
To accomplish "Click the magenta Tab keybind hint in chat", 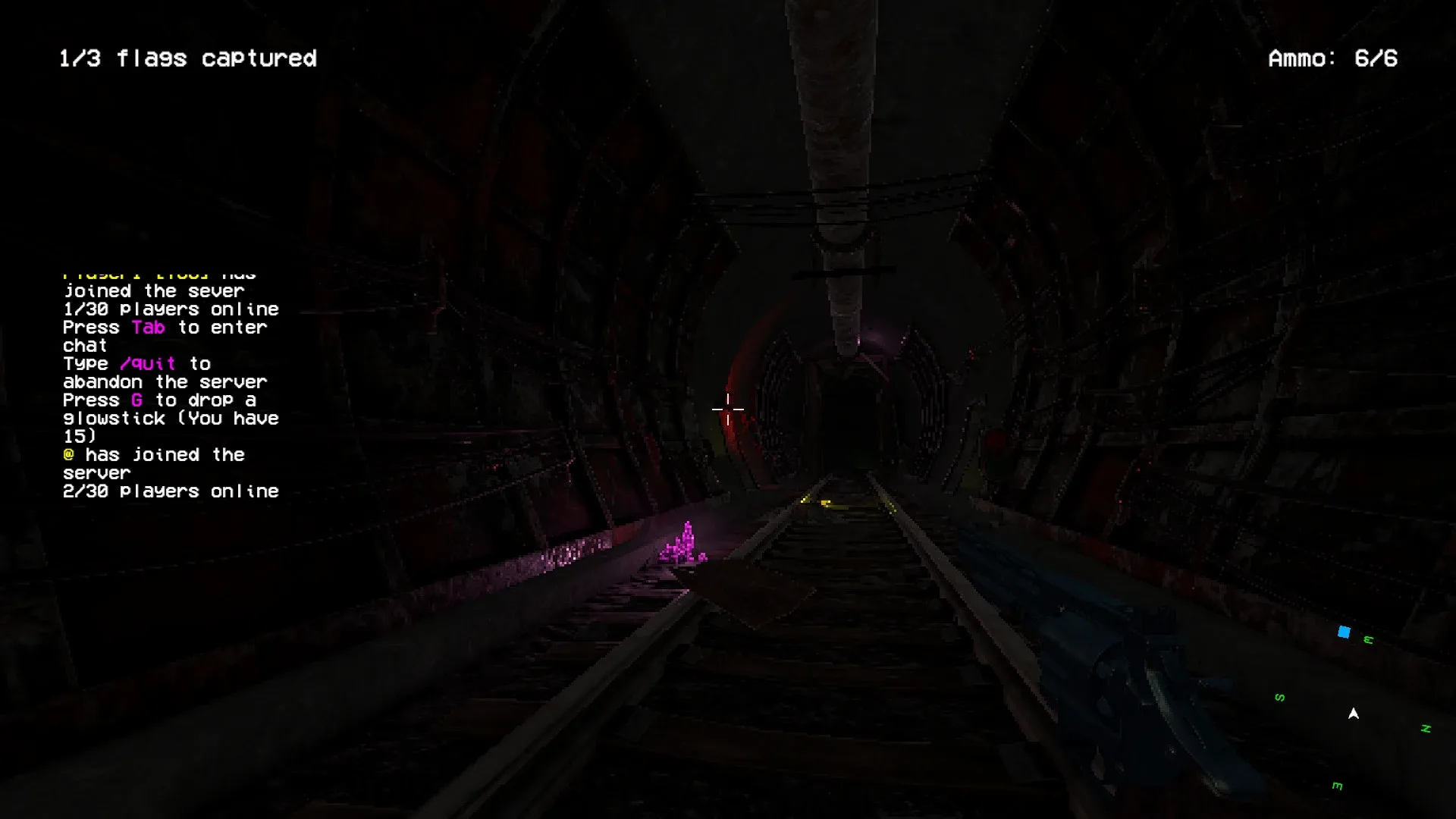I will pos(149,328).
